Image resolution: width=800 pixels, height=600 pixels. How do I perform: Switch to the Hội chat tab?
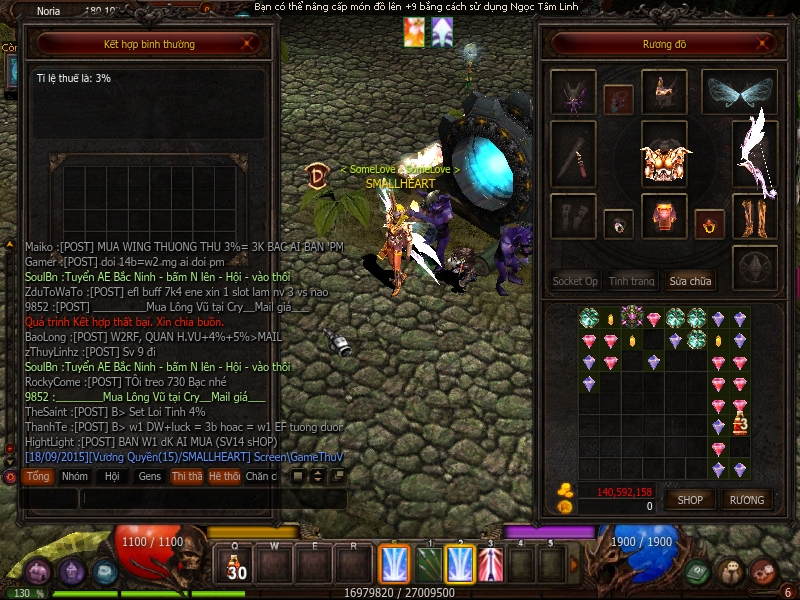pos(112,477)
